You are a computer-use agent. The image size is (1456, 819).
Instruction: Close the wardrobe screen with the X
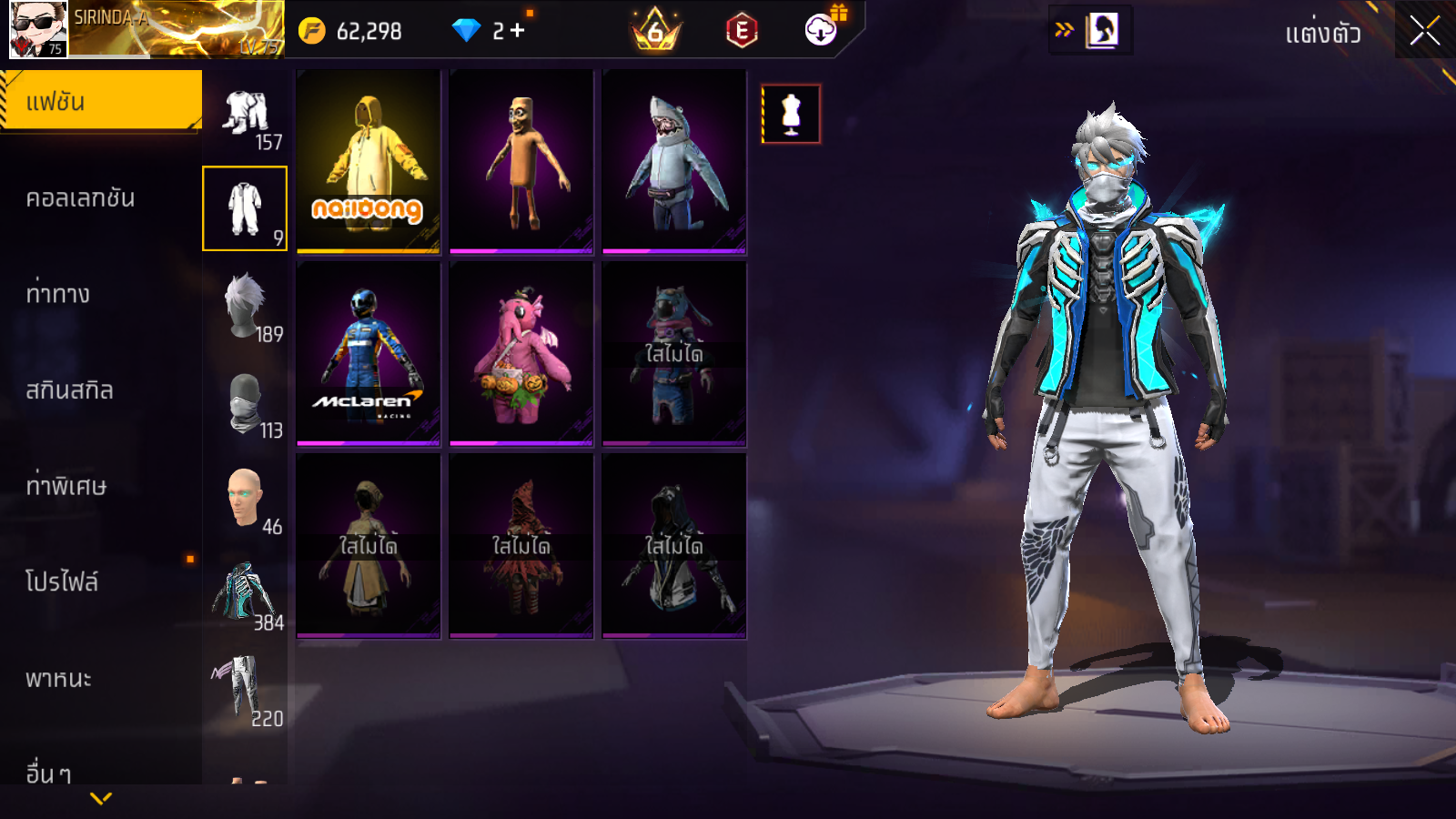(x=1424, y=31)
